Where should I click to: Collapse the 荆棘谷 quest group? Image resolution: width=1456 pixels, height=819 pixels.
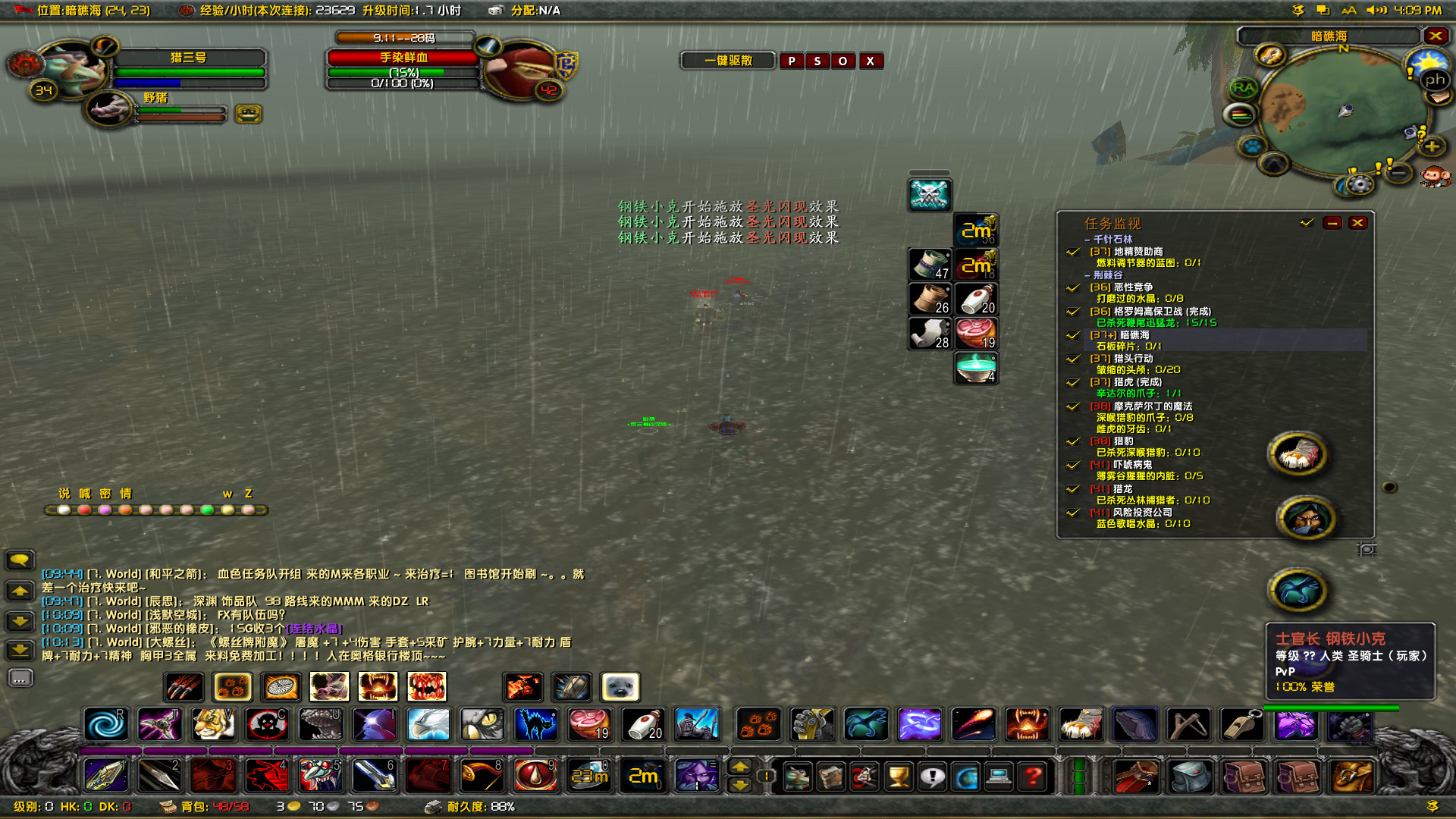(x=1086, y=275)
